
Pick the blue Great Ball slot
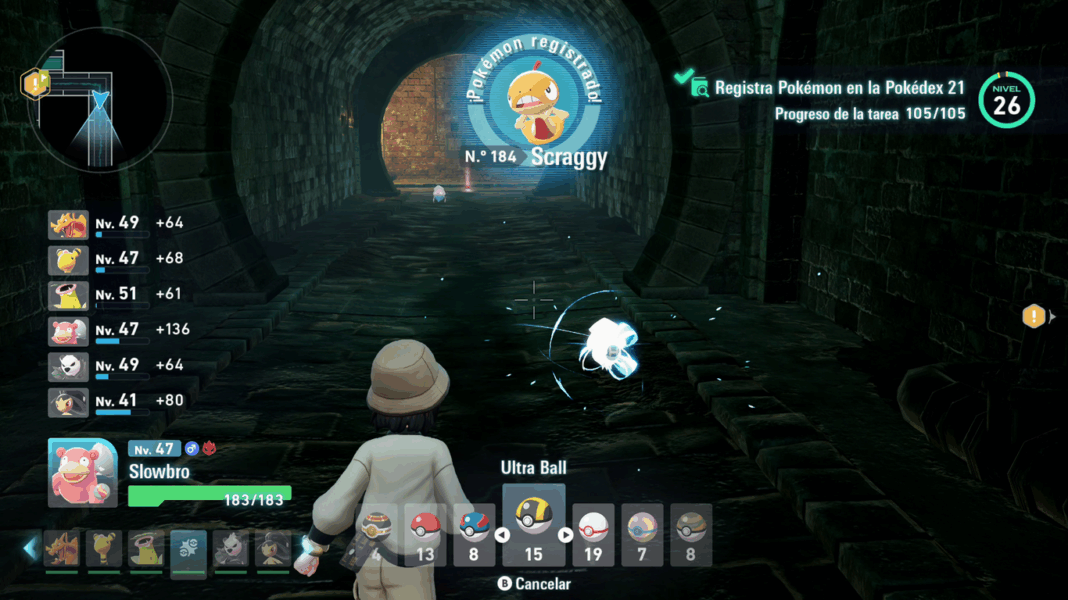tap(474, 534)
